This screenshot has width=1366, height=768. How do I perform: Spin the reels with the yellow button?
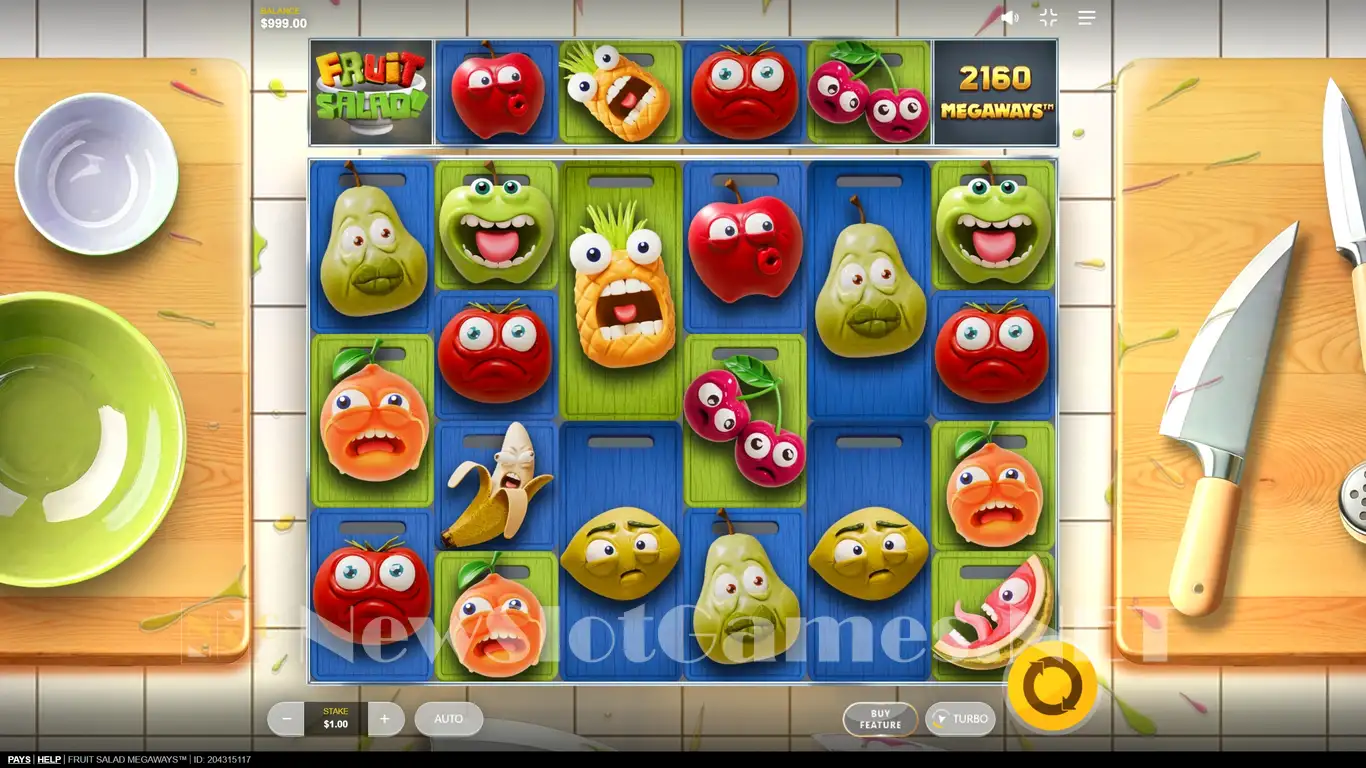tap(1052, 687)
